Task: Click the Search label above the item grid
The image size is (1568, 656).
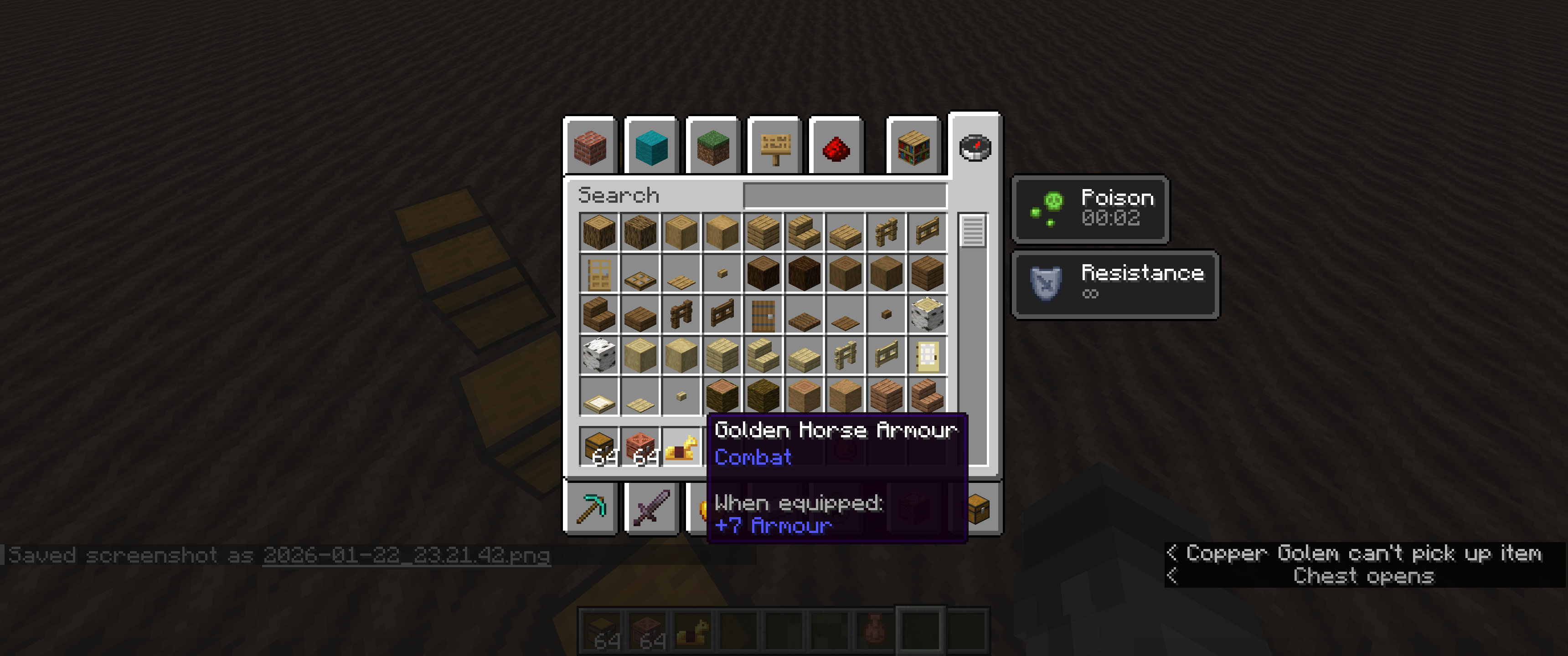Action: [619, 195]
